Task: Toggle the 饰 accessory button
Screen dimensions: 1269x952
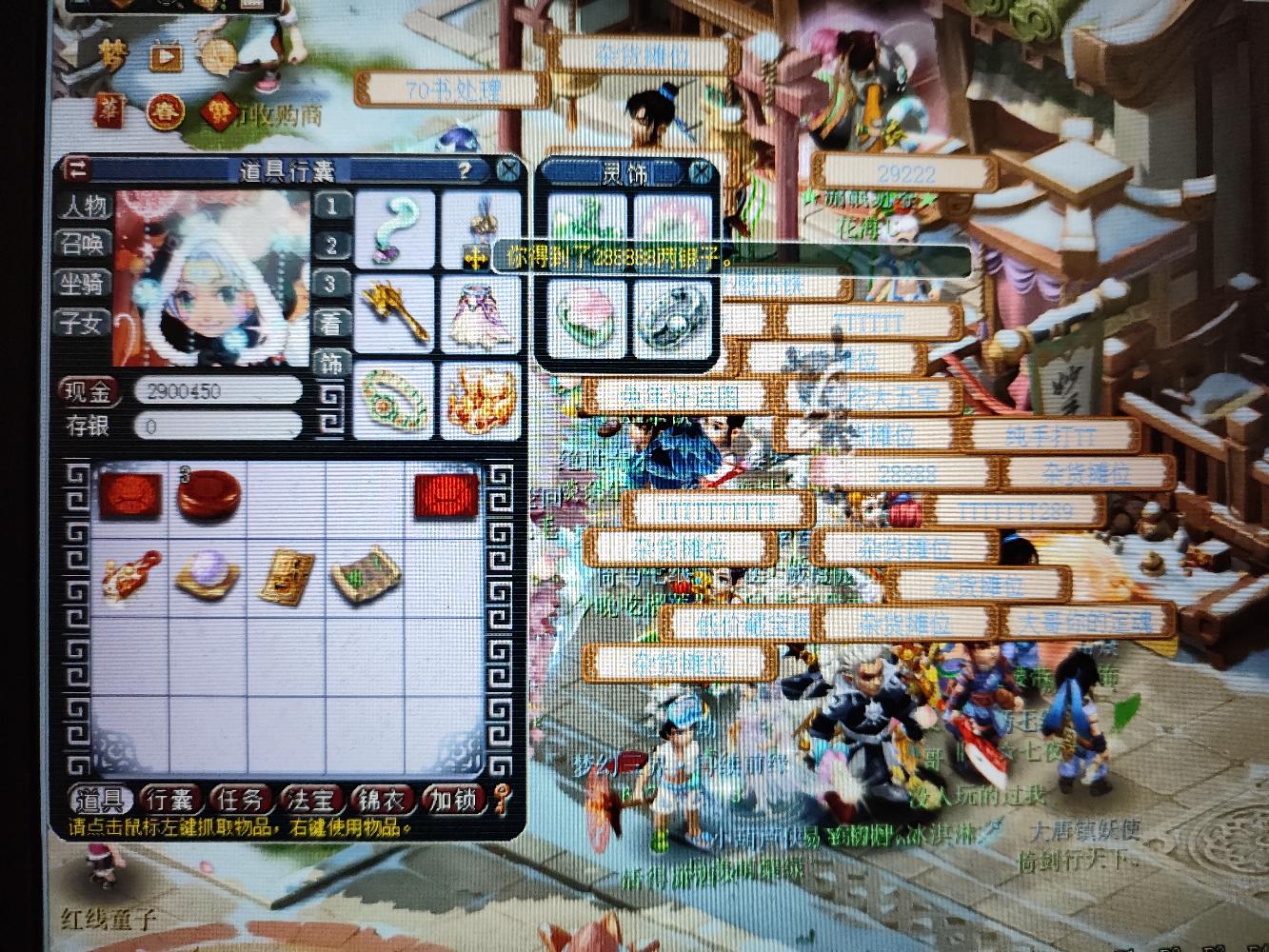Action: [x=331, y=363]
